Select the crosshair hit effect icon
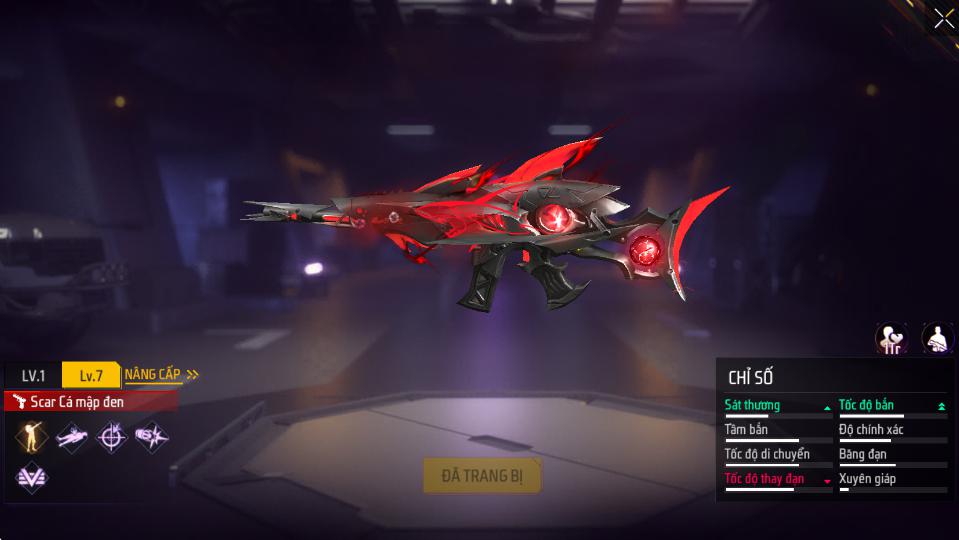This screenshot has width=959, height=540. tap(111, 436)
